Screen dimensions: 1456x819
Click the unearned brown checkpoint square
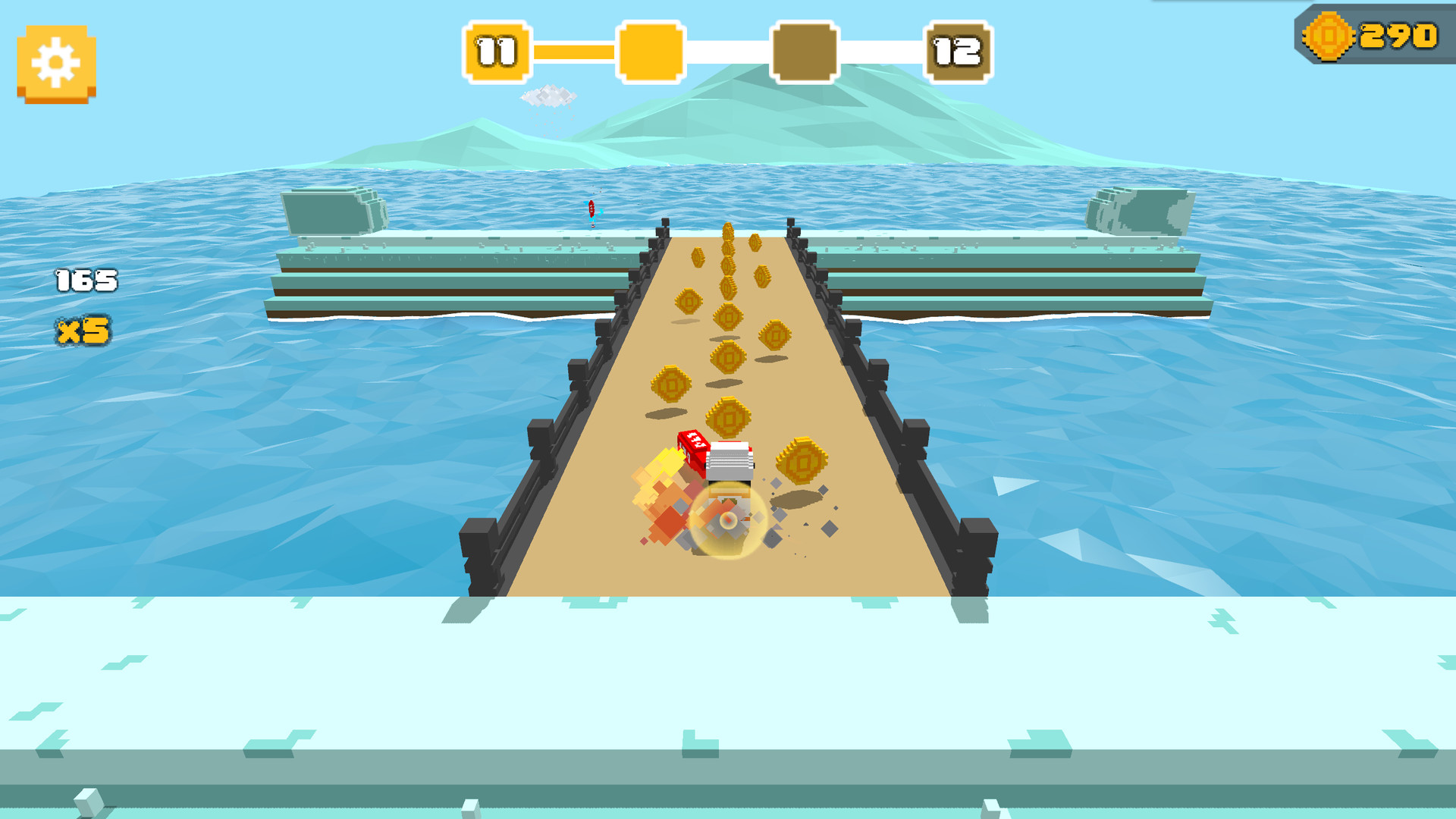click(805, 50)
